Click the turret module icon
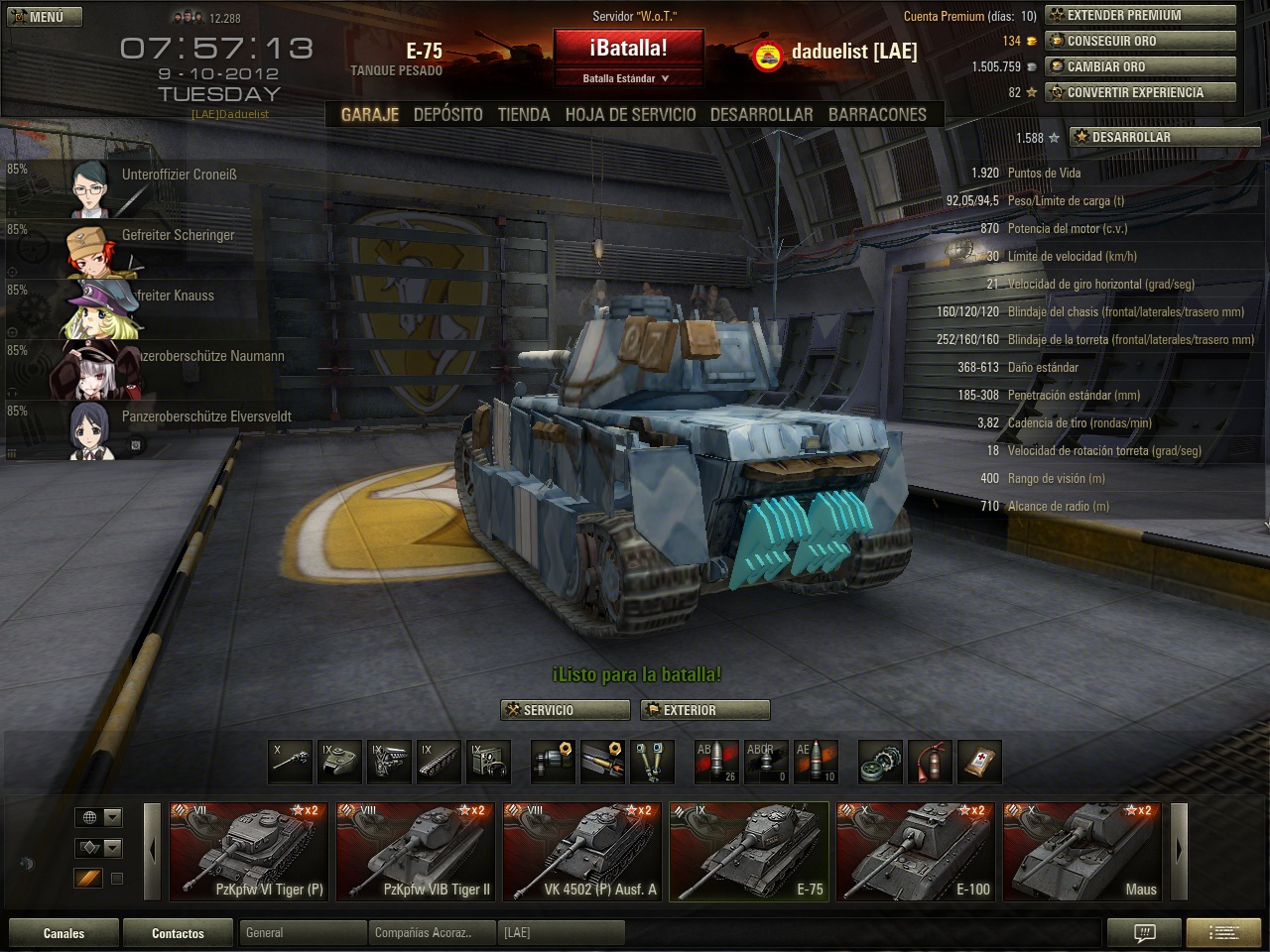Screen dimensions: 1270x952 (339, 762)
